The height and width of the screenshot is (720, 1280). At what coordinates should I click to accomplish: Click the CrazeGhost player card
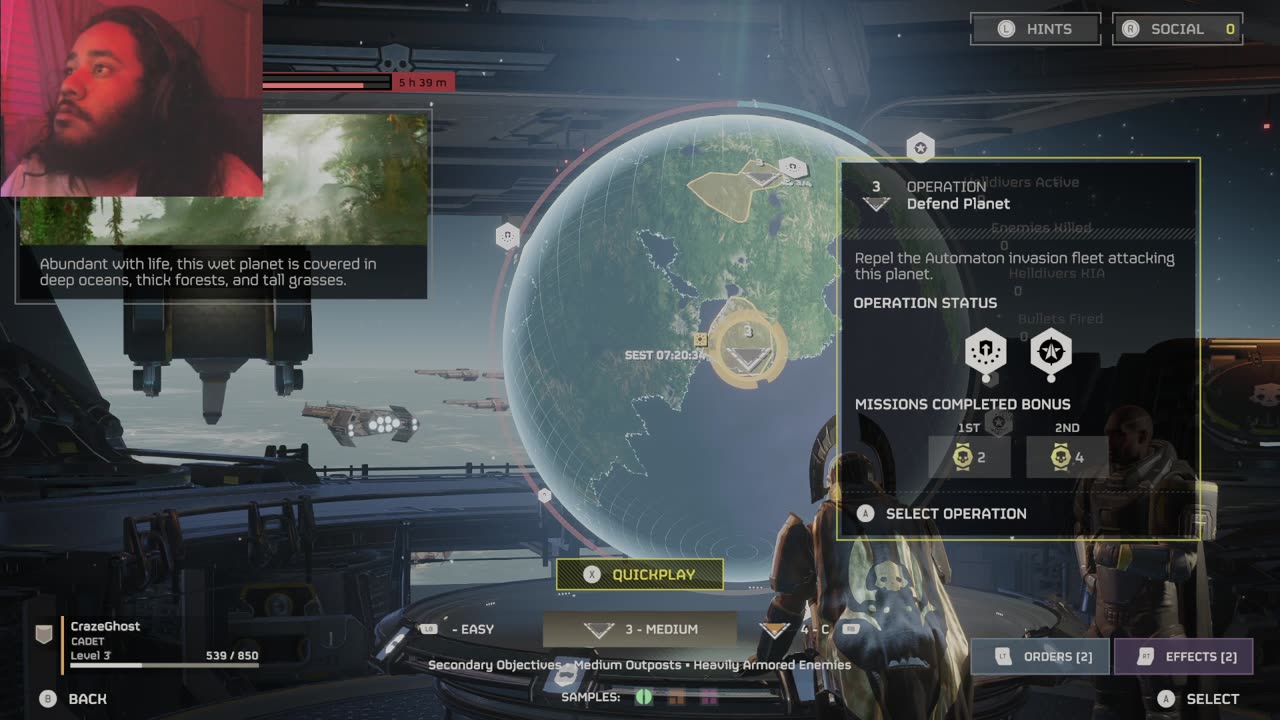point(150,642)
